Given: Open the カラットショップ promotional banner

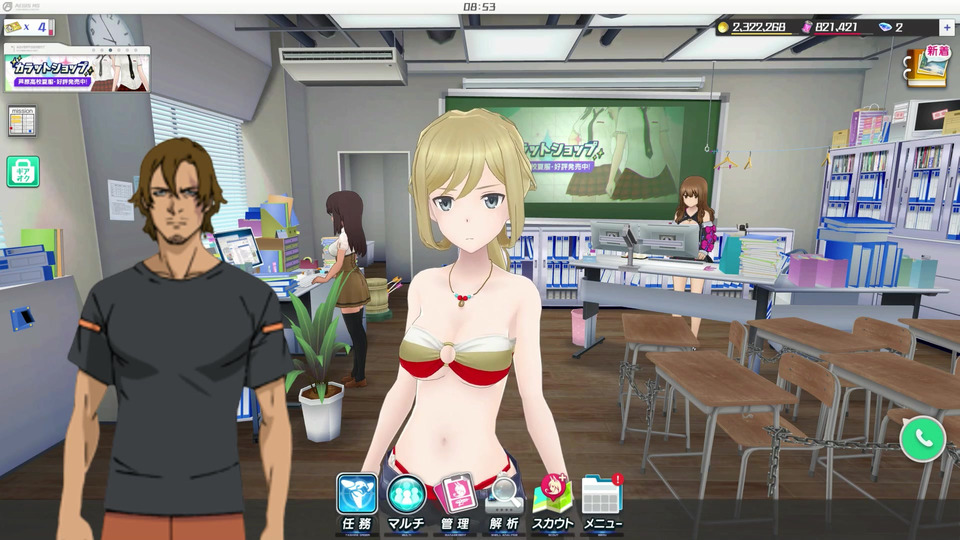Looking at the screenshot, I should pos(76,70).
